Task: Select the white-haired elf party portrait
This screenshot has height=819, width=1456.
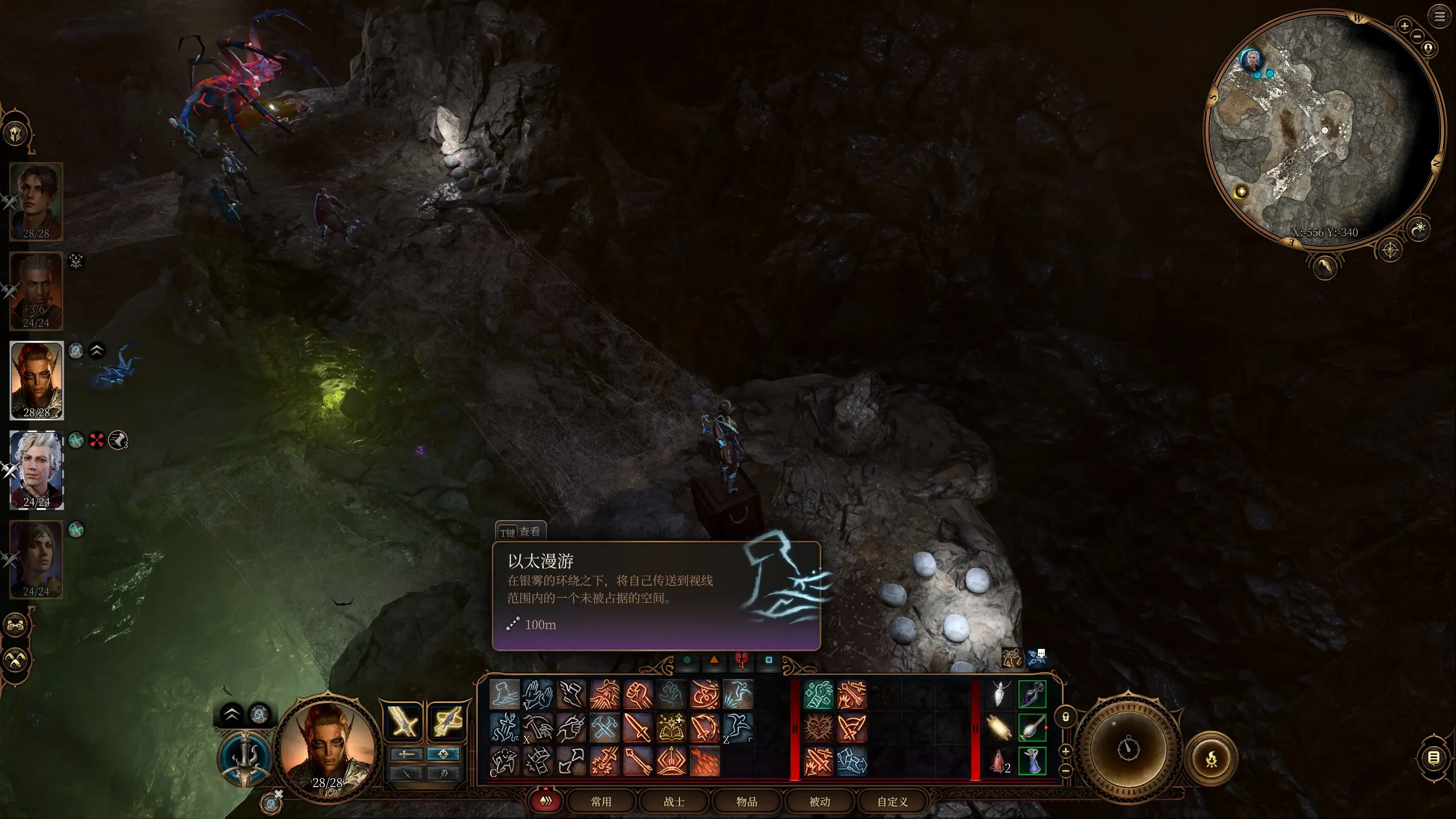Action: pos(36,469)
